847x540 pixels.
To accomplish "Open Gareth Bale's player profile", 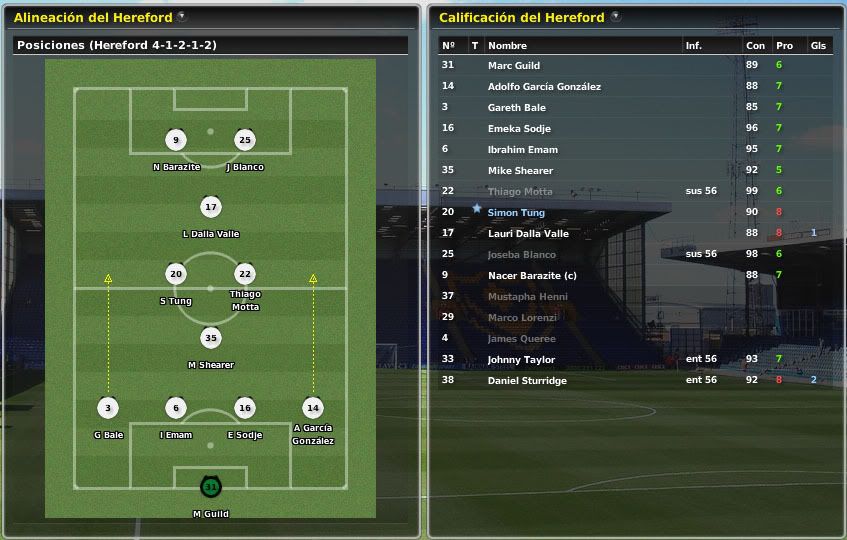I will tap(516, 107).
